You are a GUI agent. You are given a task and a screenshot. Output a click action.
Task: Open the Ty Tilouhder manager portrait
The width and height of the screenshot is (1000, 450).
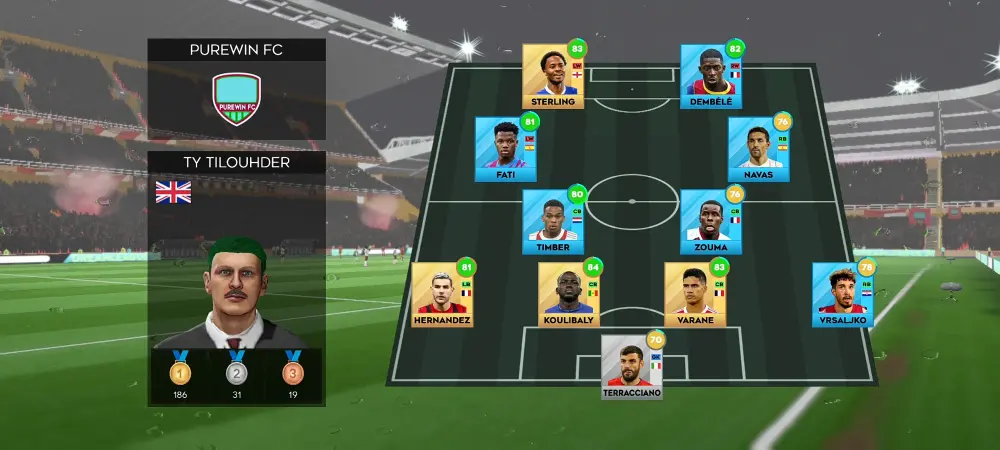(236, 290)
